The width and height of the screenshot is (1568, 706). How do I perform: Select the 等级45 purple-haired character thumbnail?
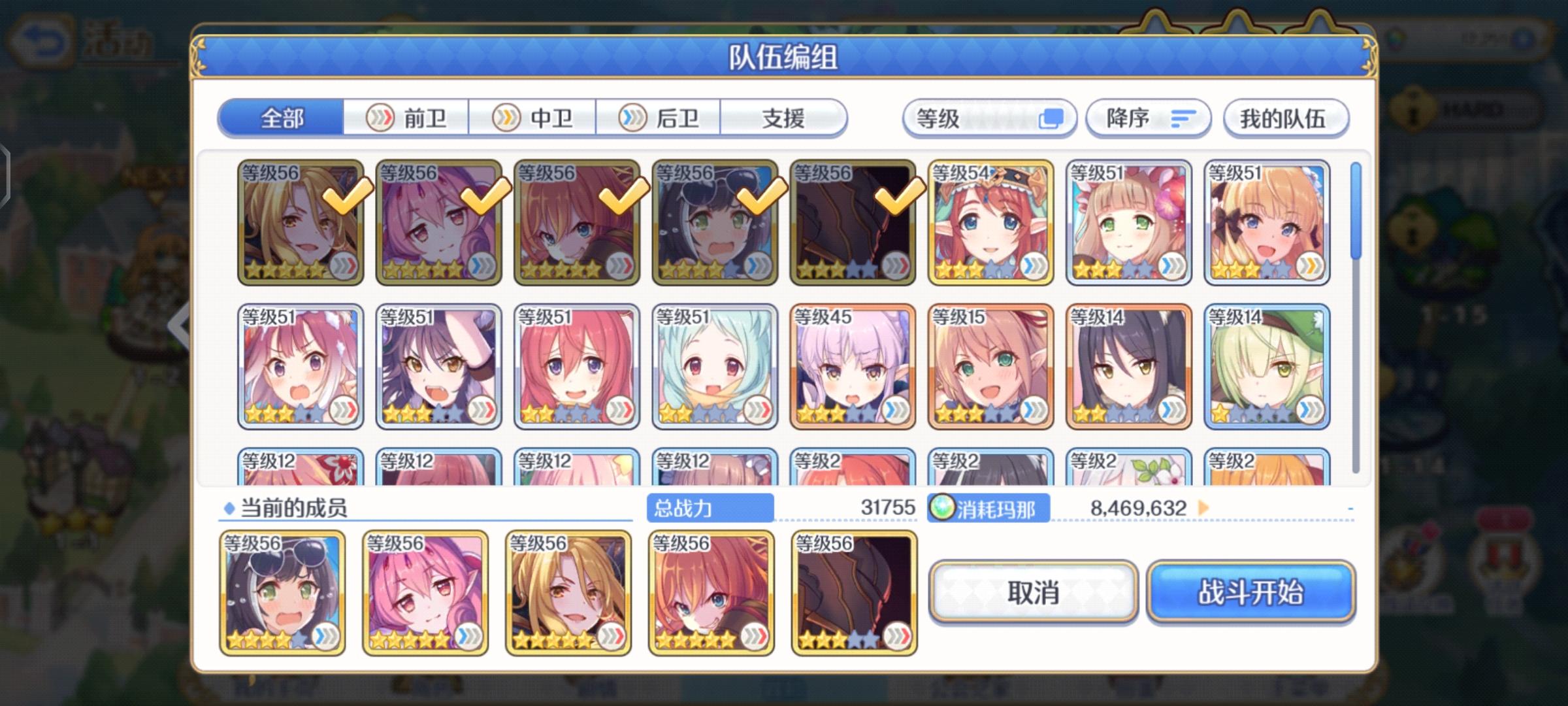point(852,366)
